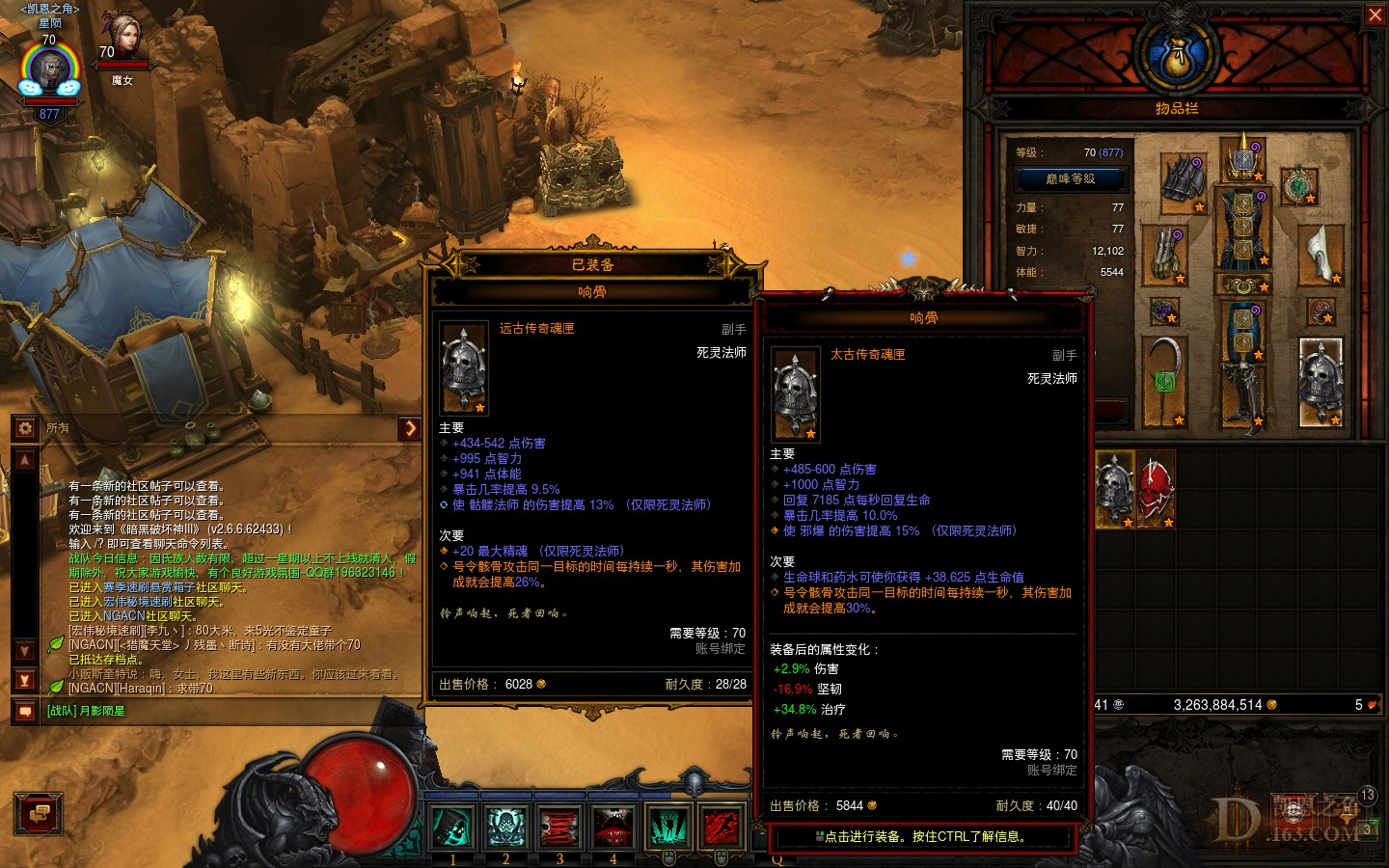
Task: Select the skull helmet item in the inventory grid
Action: pos(1114,487)
